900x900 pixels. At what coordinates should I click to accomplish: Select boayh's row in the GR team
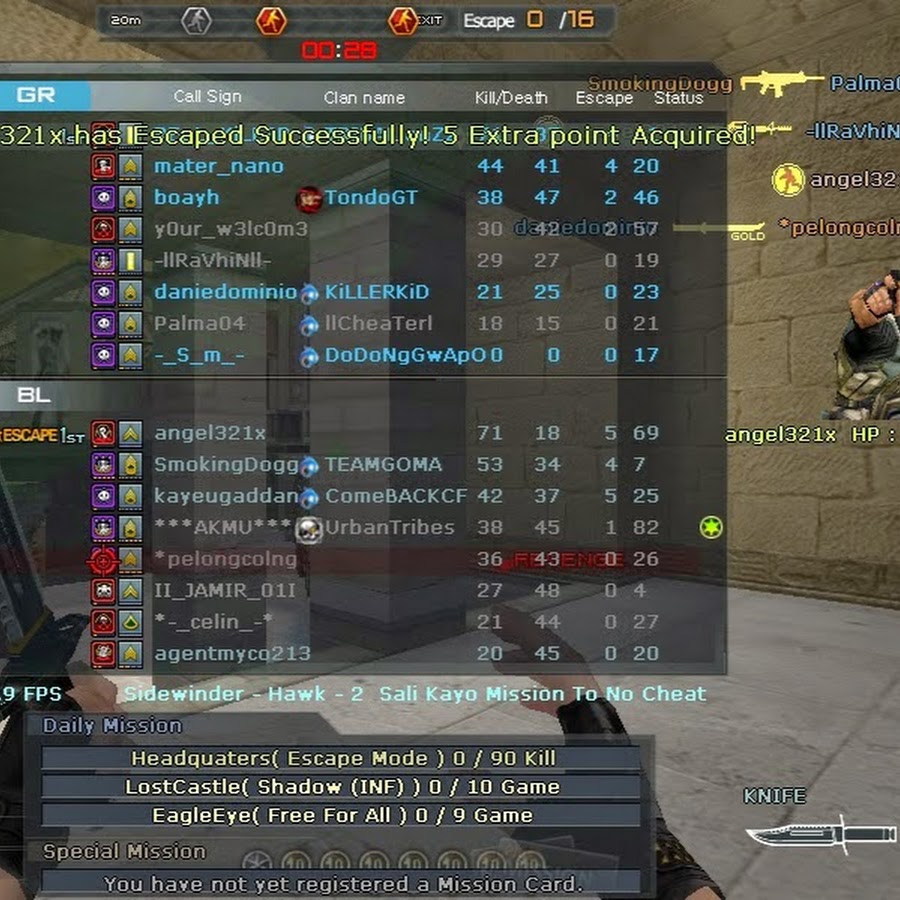tap(187, 198)
